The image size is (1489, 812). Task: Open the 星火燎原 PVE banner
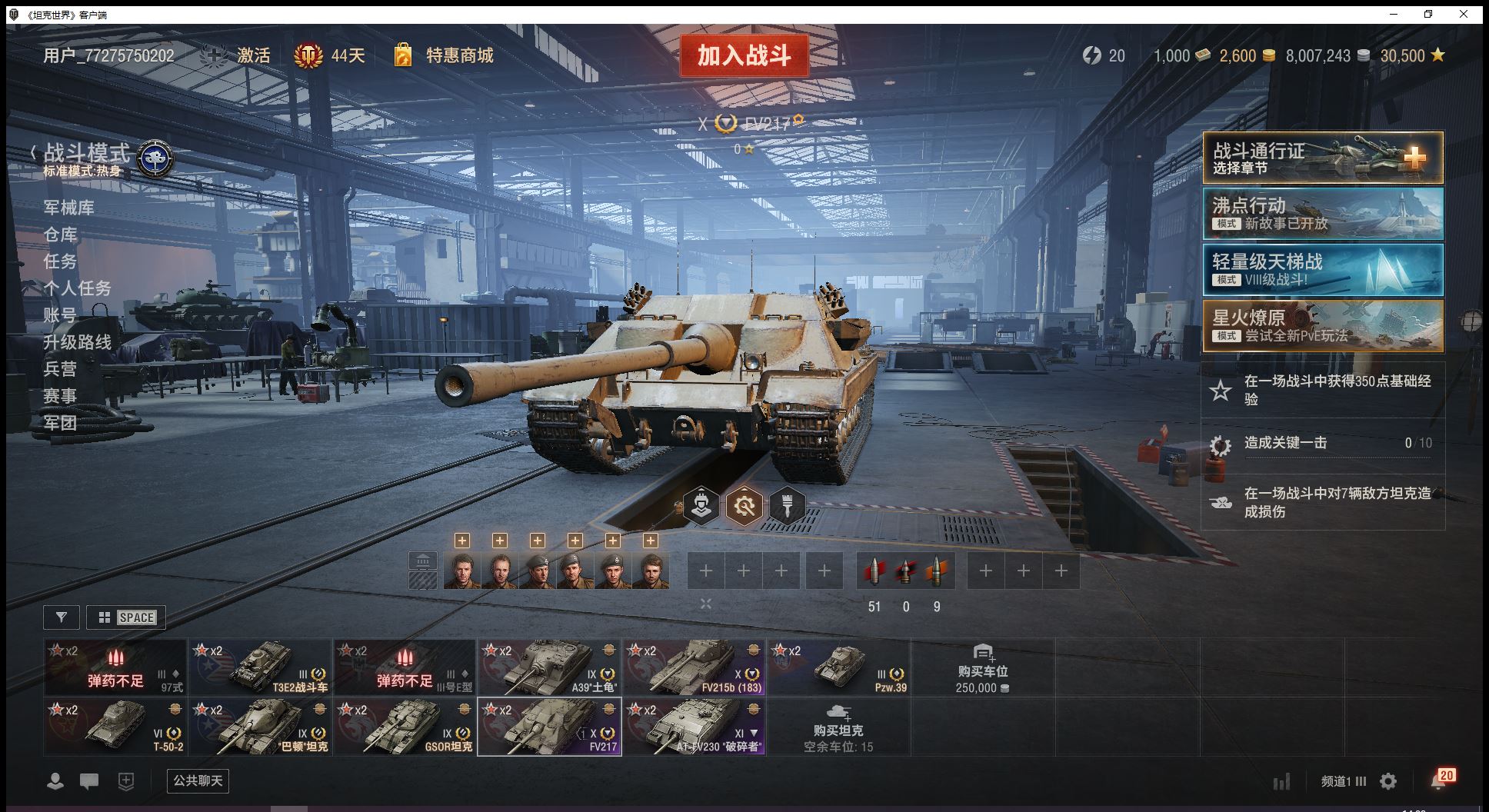pos(1322,326)
